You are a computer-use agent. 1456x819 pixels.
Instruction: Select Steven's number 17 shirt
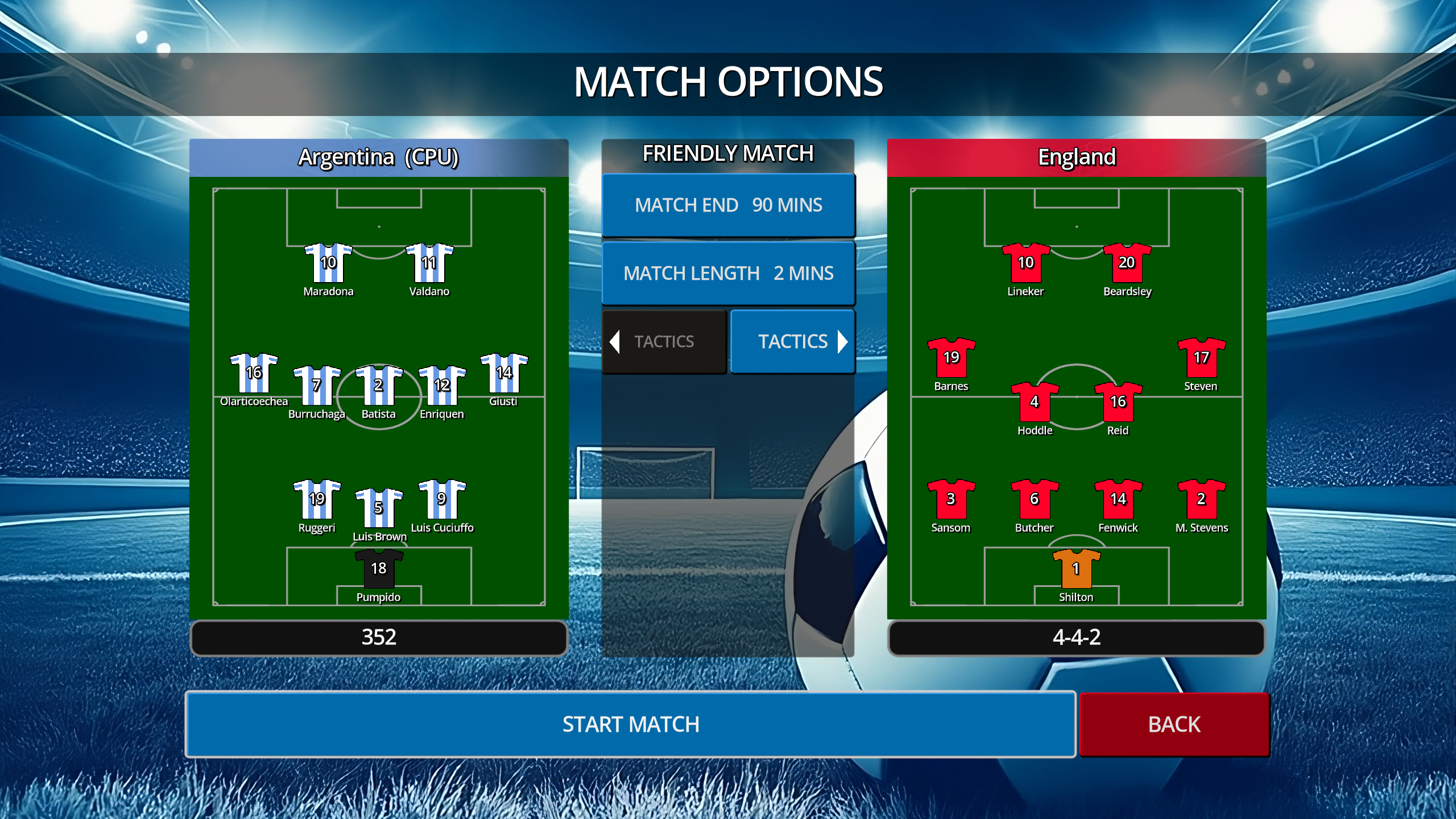(1201, 358)
